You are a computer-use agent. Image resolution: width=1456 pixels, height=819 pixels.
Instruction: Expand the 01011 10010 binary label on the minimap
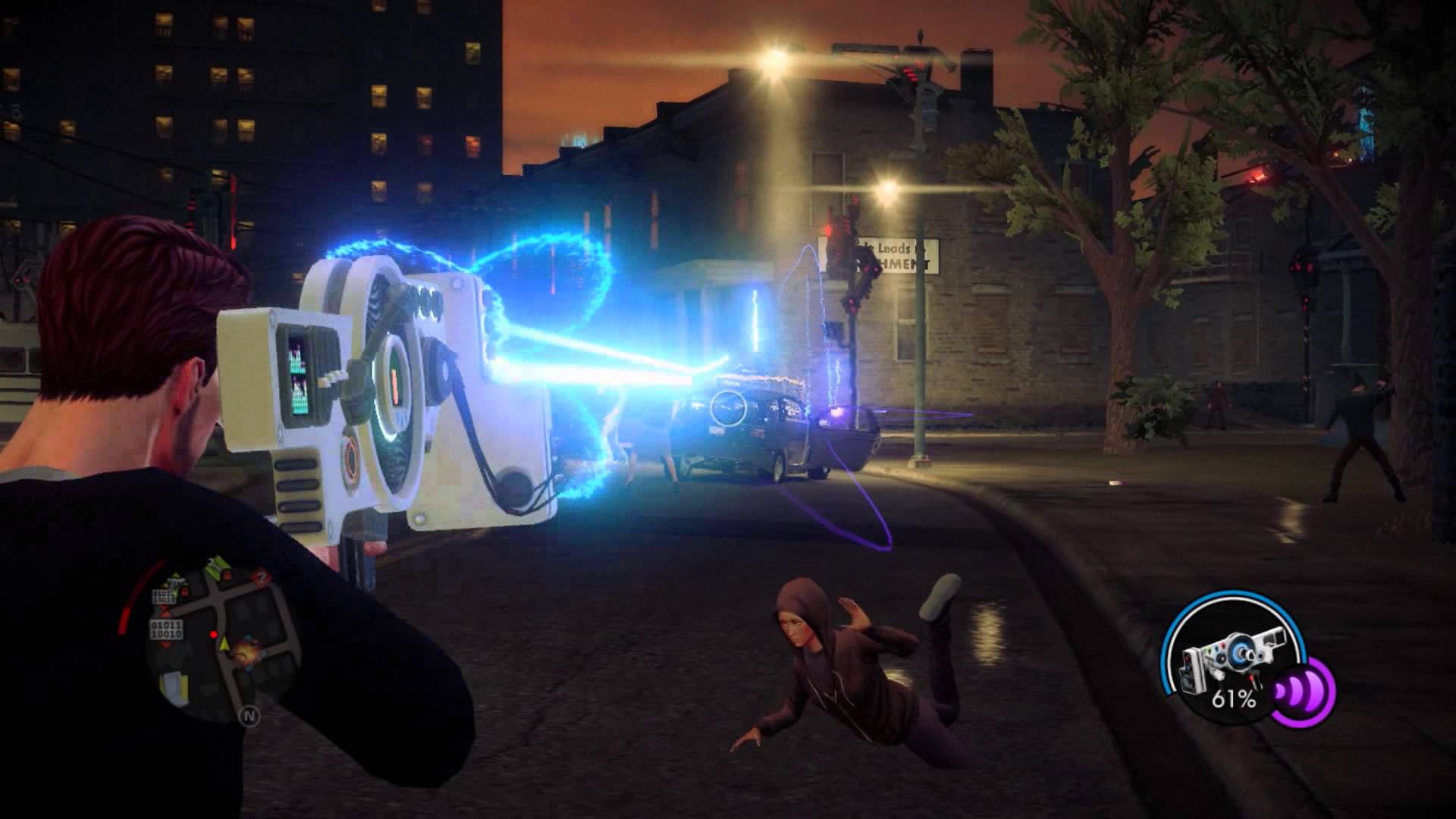[167, 629]
